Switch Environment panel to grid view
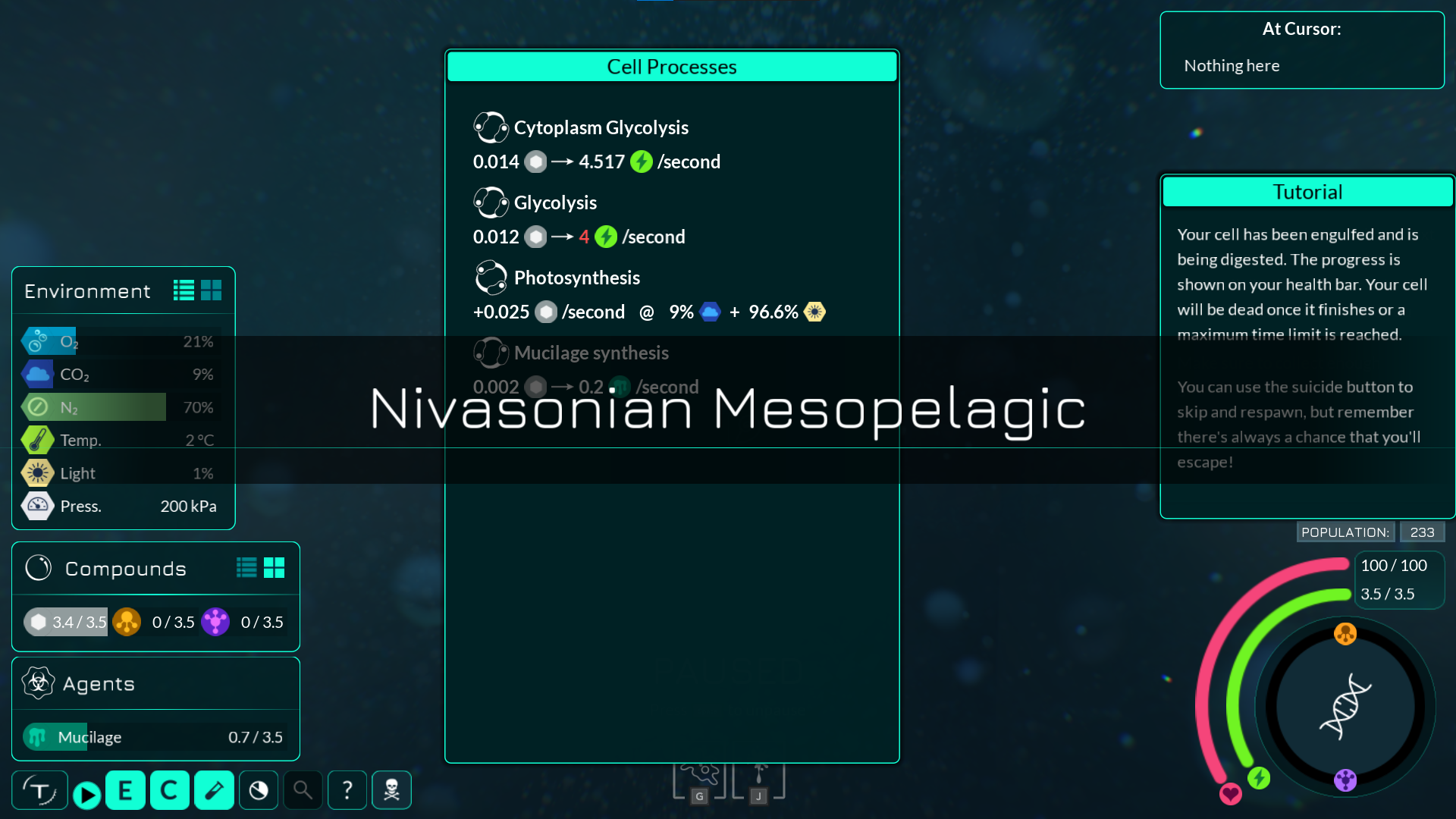 [212, 290]
